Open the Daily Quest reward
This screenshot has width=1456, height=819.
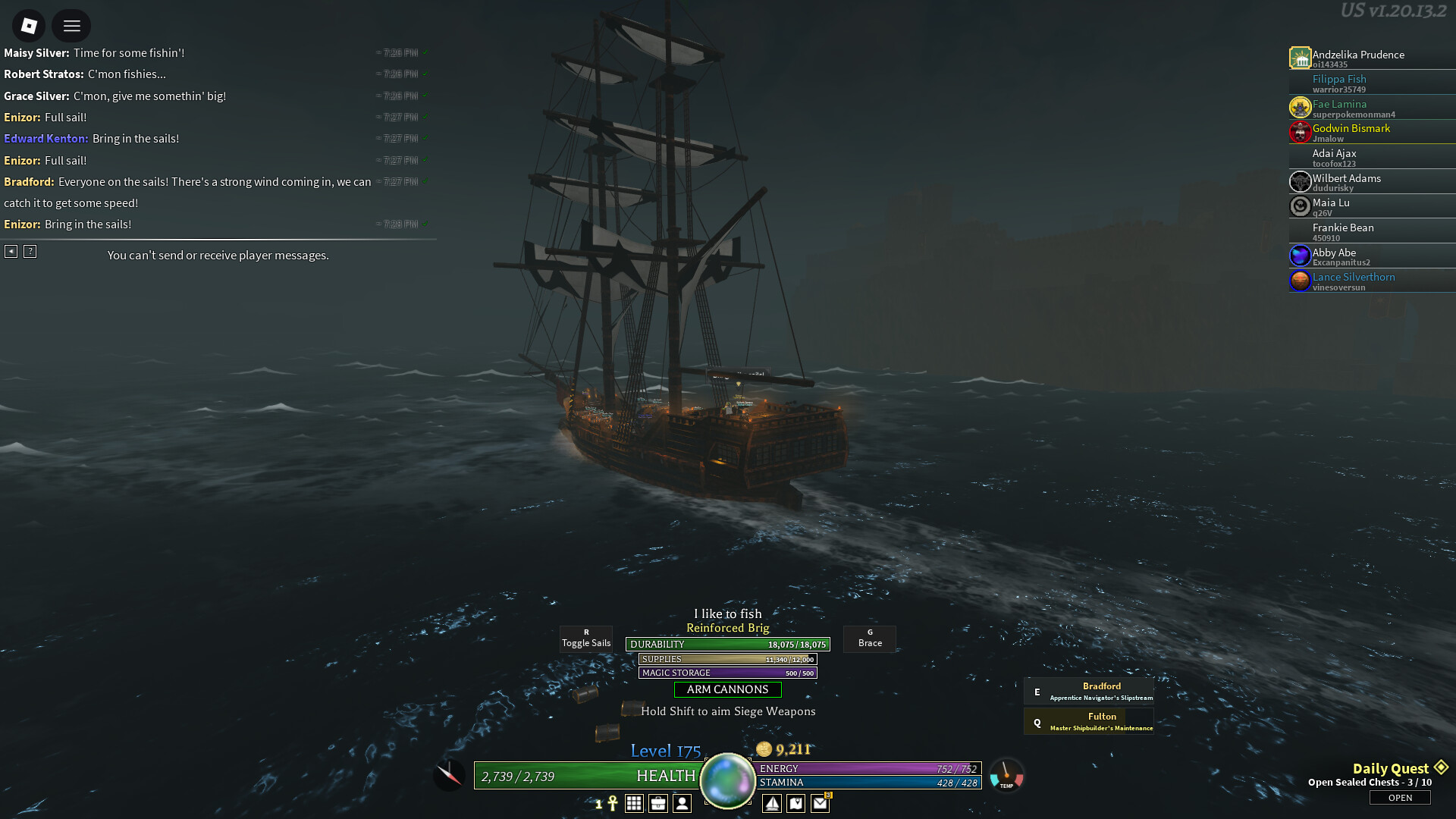pyautogui.click(x=1400, y=798)
